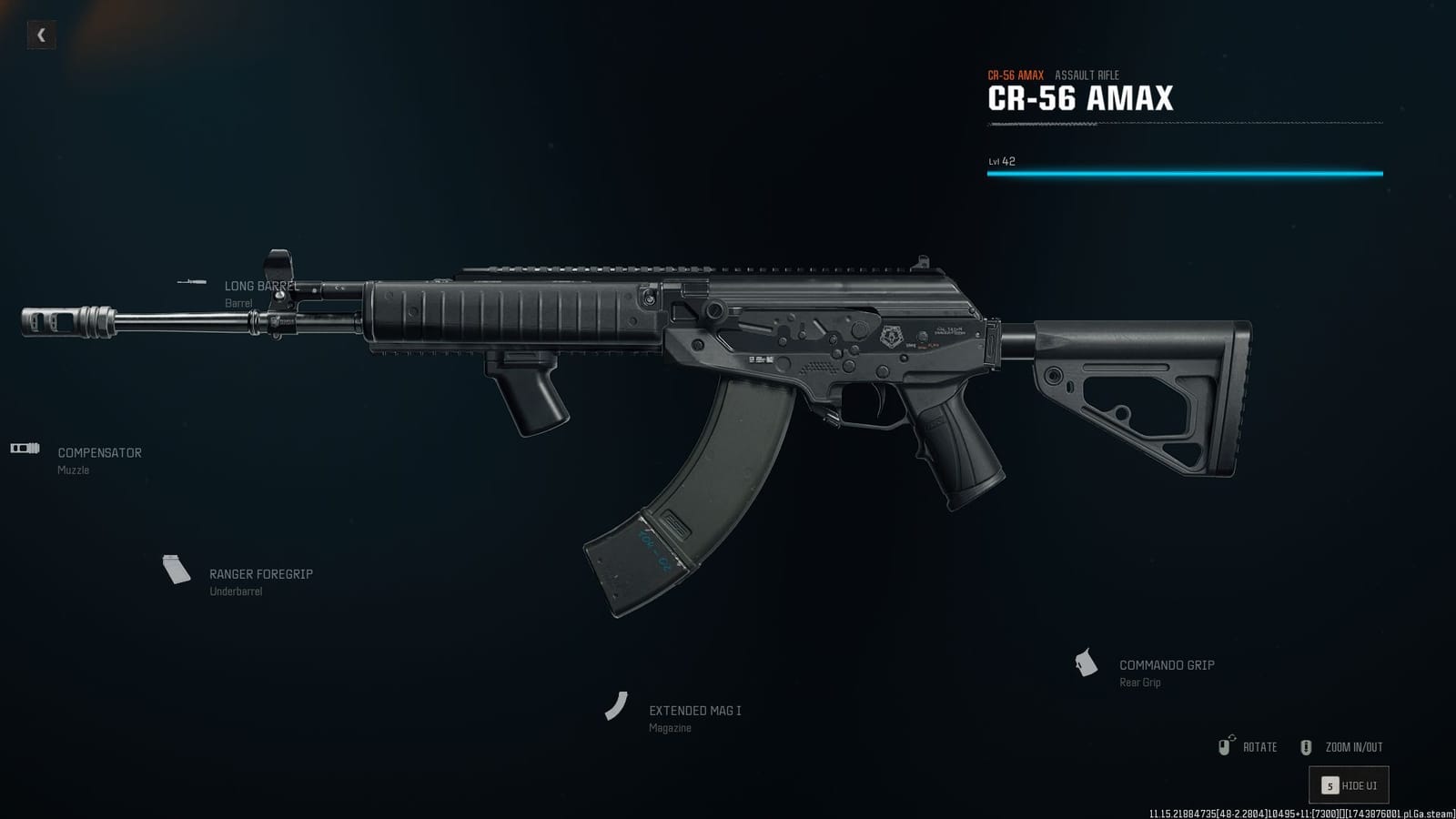Open the COMPENSATOR attachment label

[x=98, y=452]
